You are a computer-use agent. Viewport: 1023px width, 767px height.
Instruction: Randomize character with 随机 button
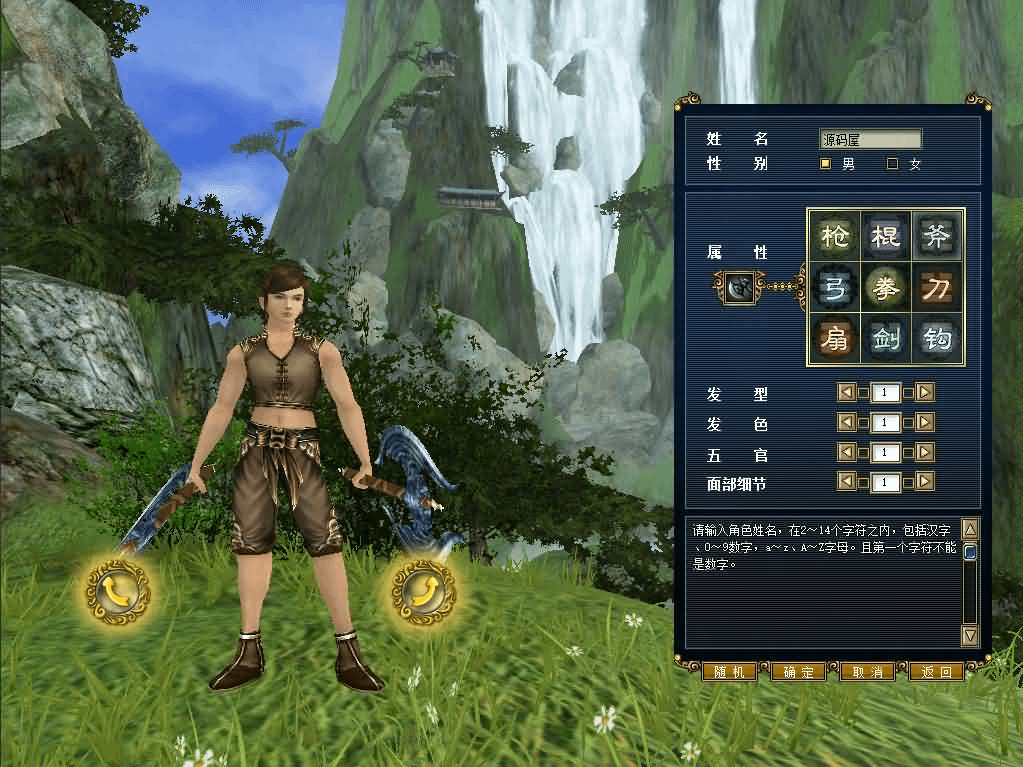point(729,672)
